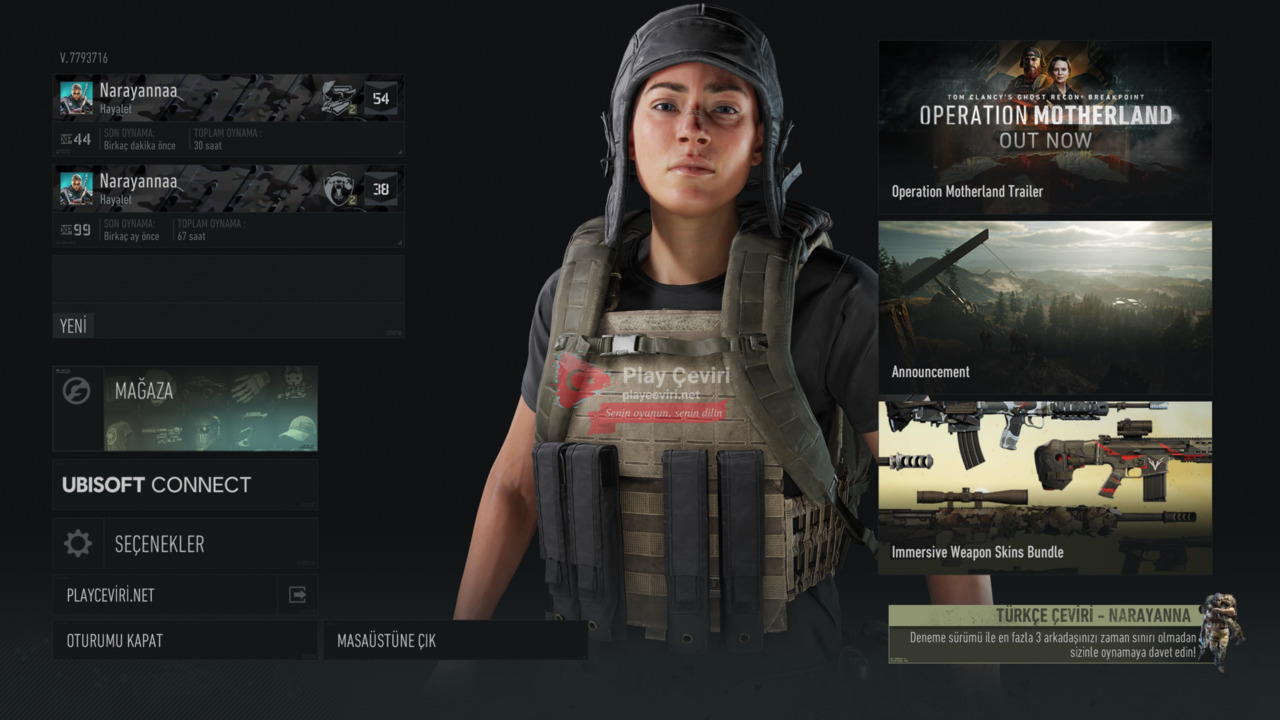The image size is (1280, 720).
Task: Open Ubisoft Connect
Action: coord(185,485)
